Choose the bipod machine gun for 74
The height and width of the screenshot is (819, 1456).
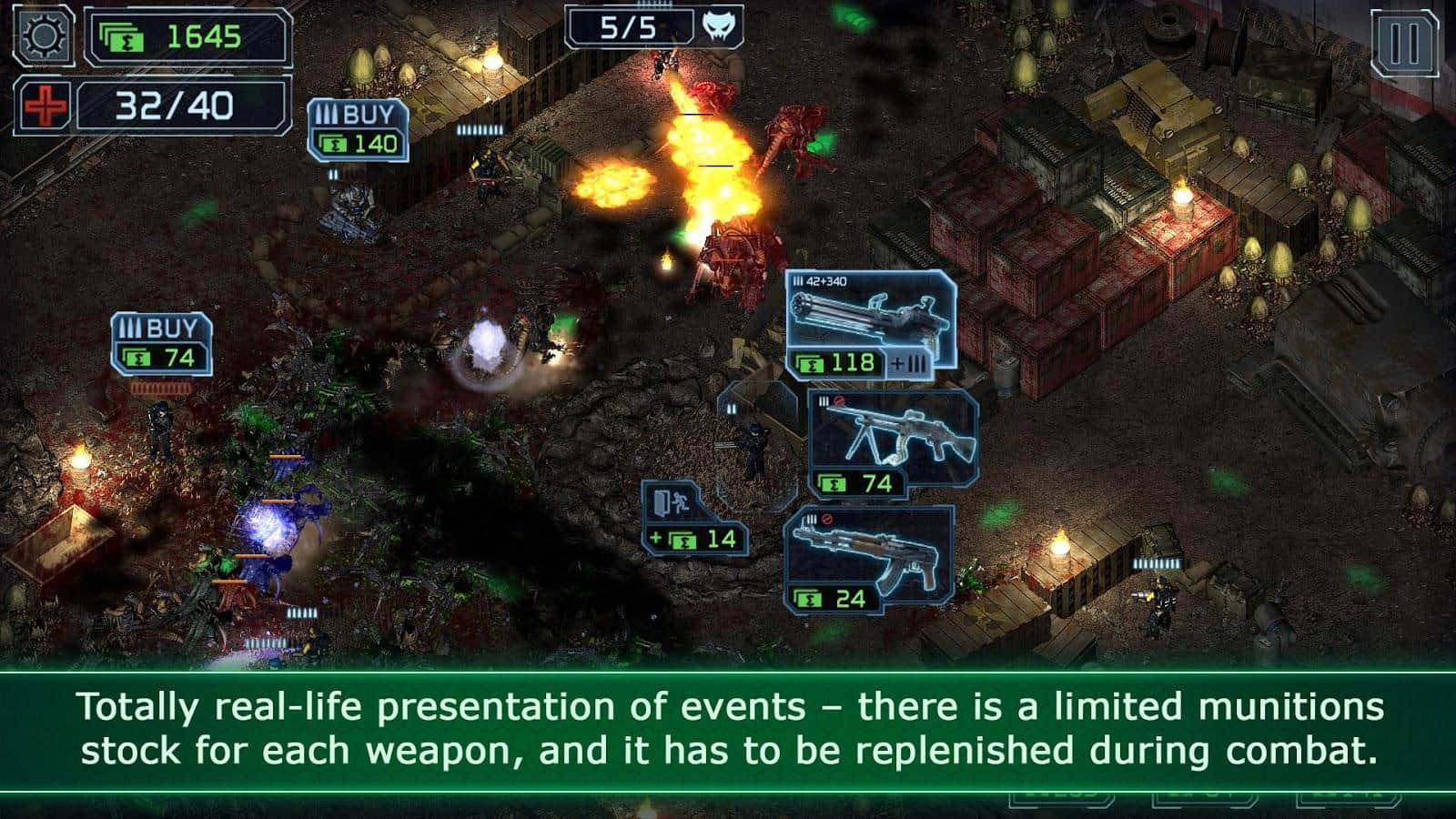(x=892, y=444)
